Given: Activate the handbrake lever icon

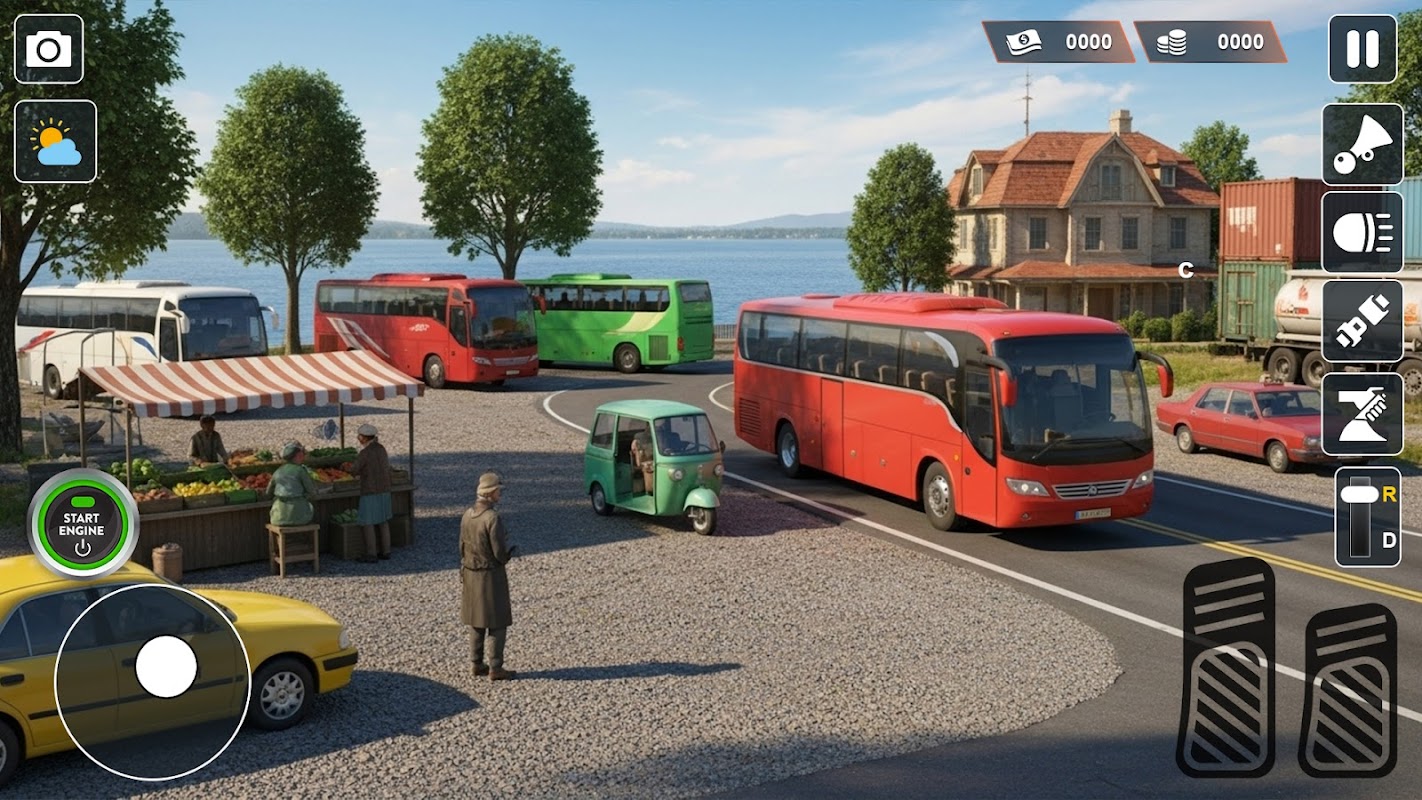Looking at the screenshot, I should (x=1362, y=414).
